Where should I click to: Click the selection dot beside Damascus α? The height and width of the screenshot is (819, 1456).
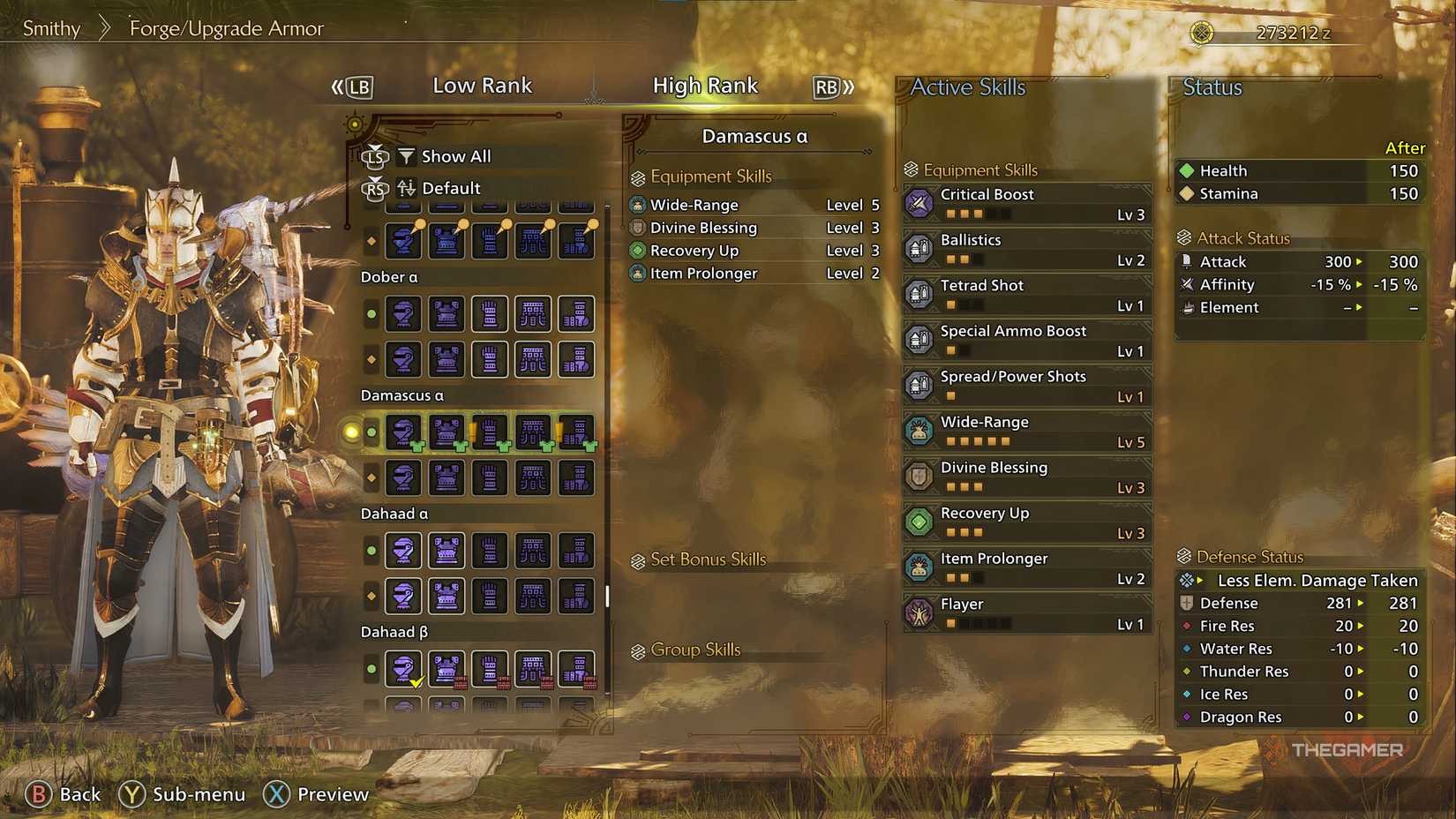point(370,432)
